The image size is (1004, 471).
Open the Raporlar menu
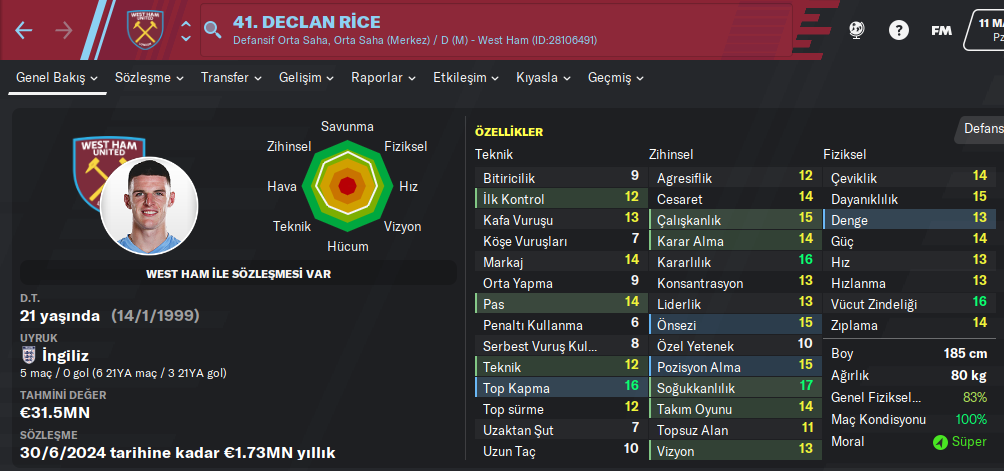pyautogui.click(x=384, y=77)
